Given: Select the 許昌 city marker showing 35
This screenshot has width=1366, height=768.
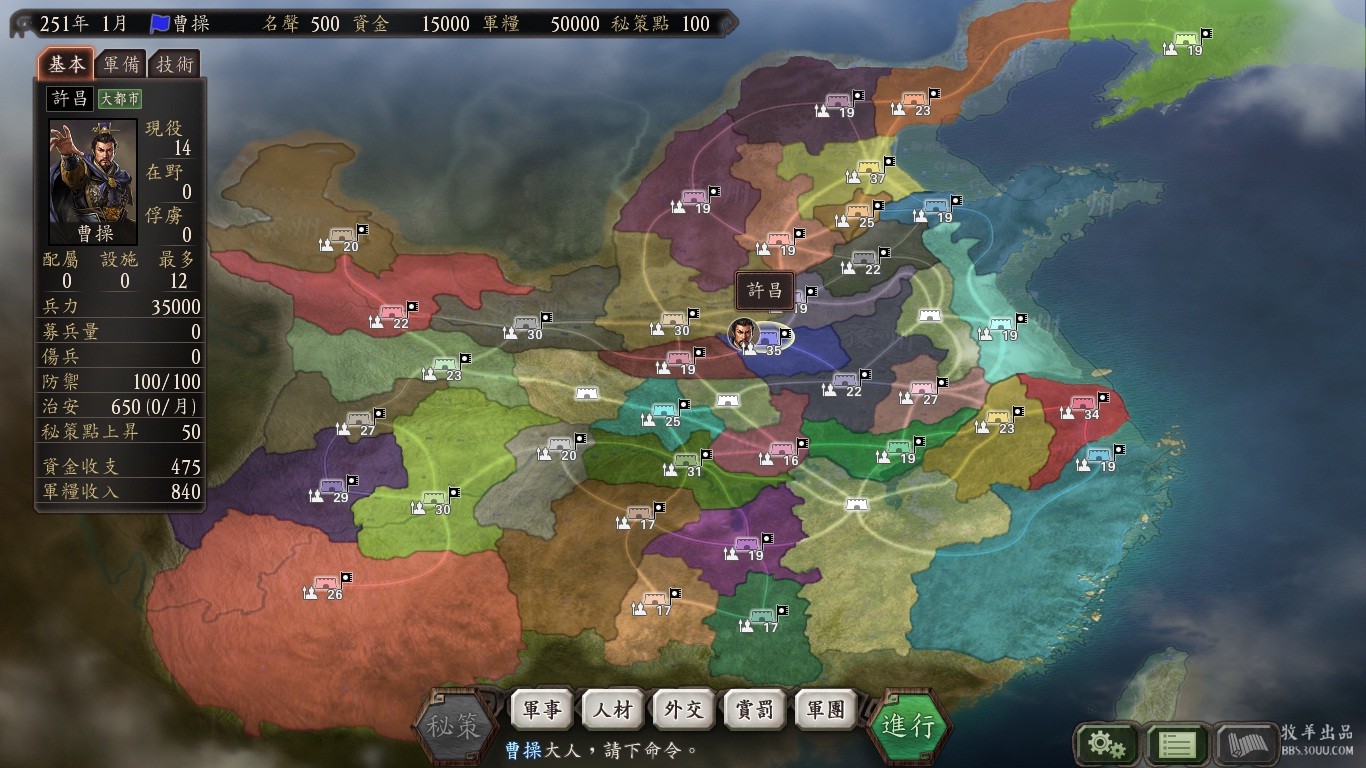Looking at the screenshot, I should pyautogui.click(x=768, y=338).
